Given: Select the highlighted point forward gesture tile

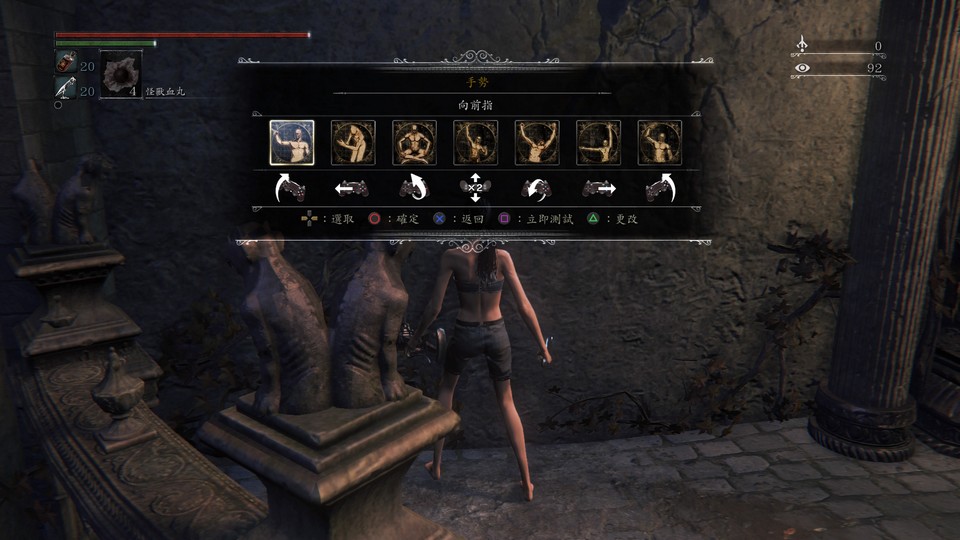Looking at the screenshot, I should 292,142.
